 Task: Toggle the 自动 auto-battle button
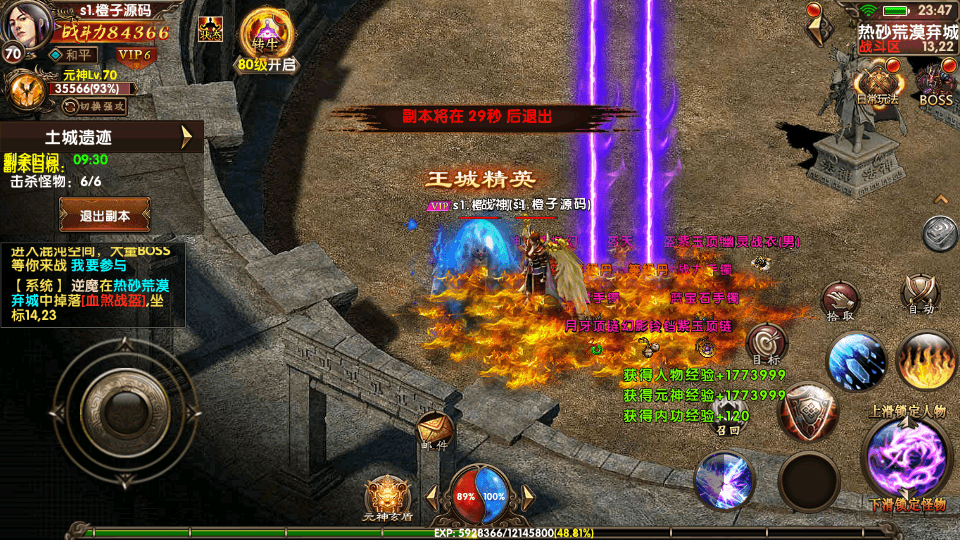[919, 294]
